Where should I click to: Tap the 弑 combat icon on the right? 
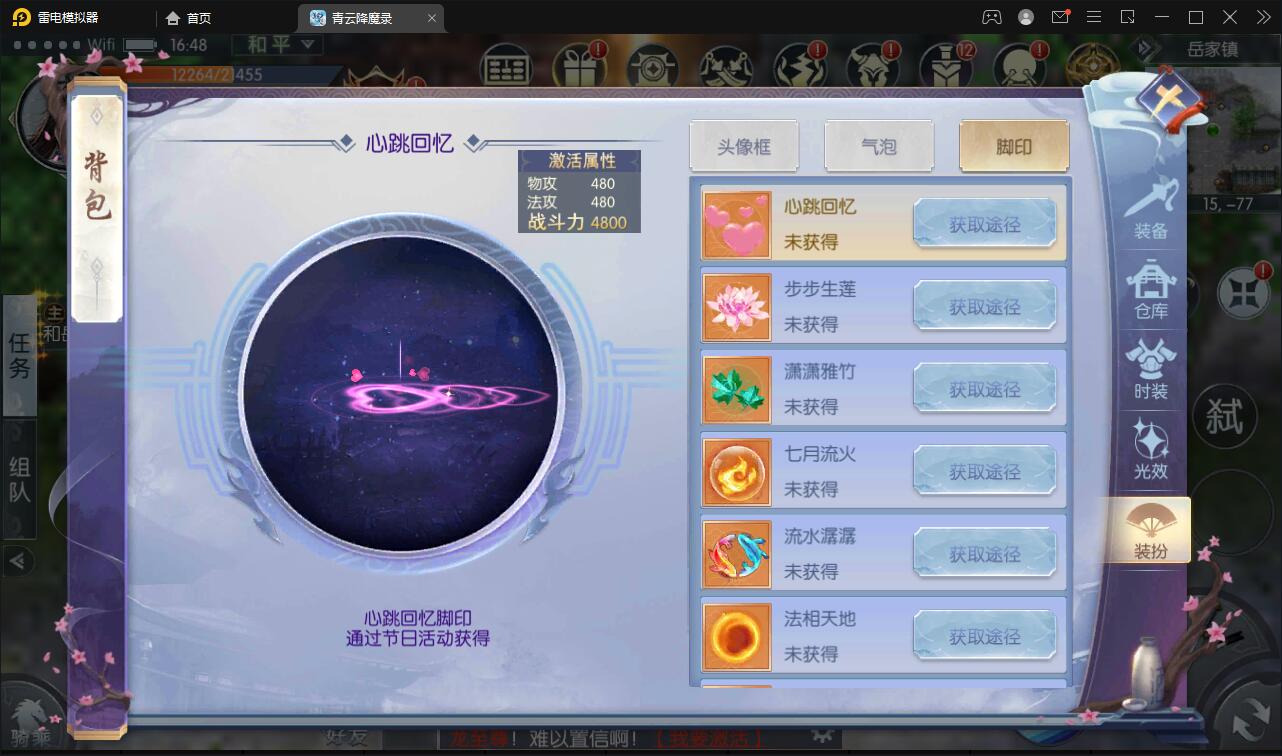1227,415
